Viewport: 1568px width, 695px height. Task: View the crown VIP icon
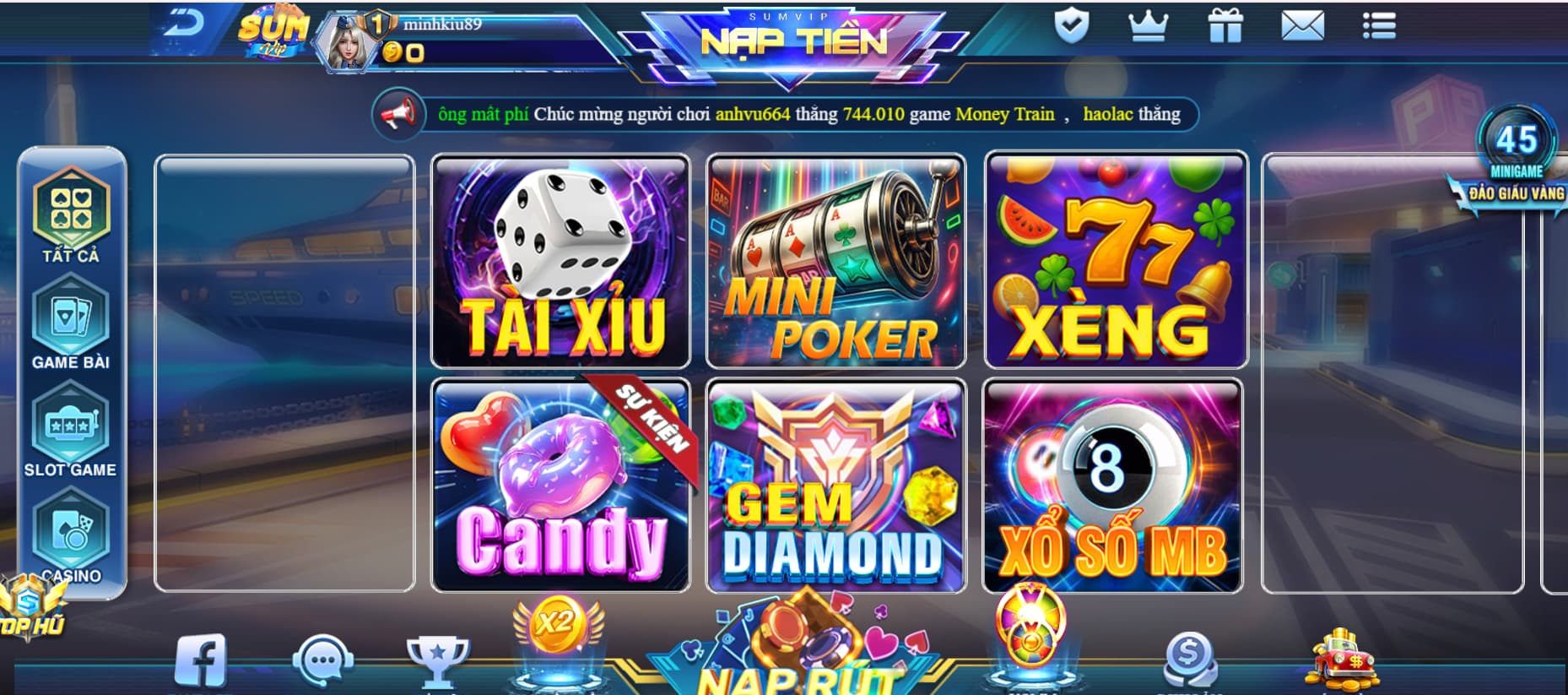1148,26
